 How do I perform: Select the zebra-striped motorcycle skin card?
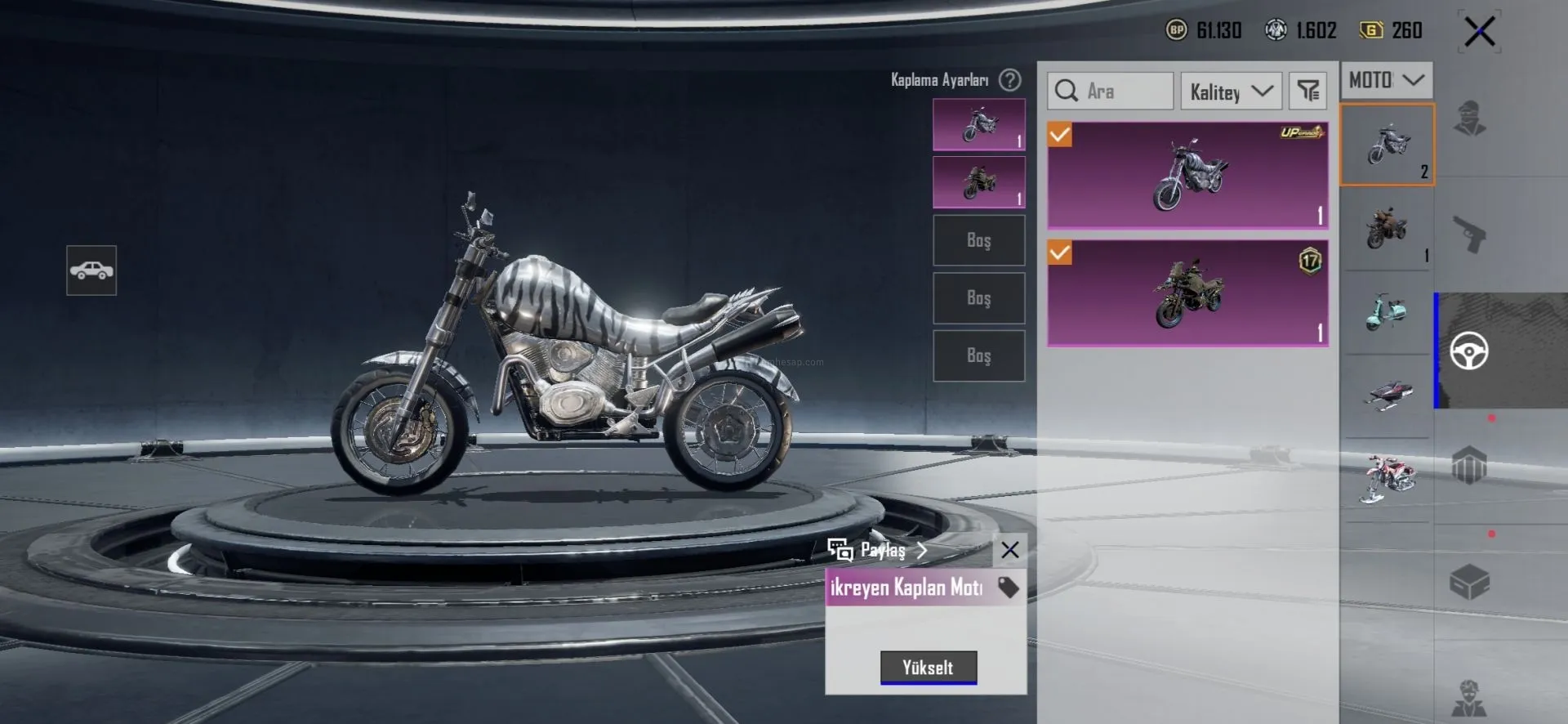coord(1187,175)
